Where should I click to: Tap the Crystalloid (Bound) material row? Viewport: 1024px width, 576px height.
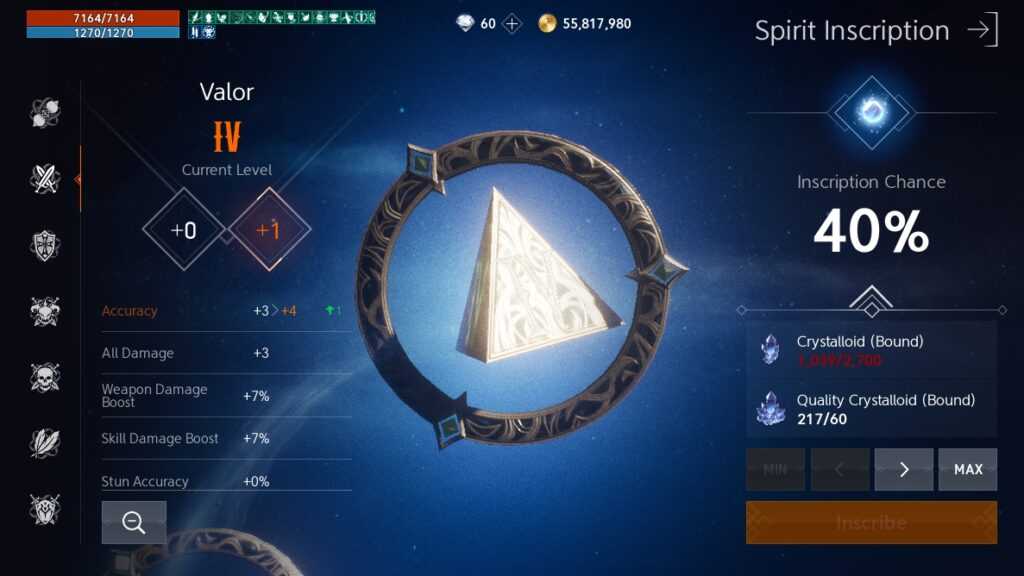[871, 350]
